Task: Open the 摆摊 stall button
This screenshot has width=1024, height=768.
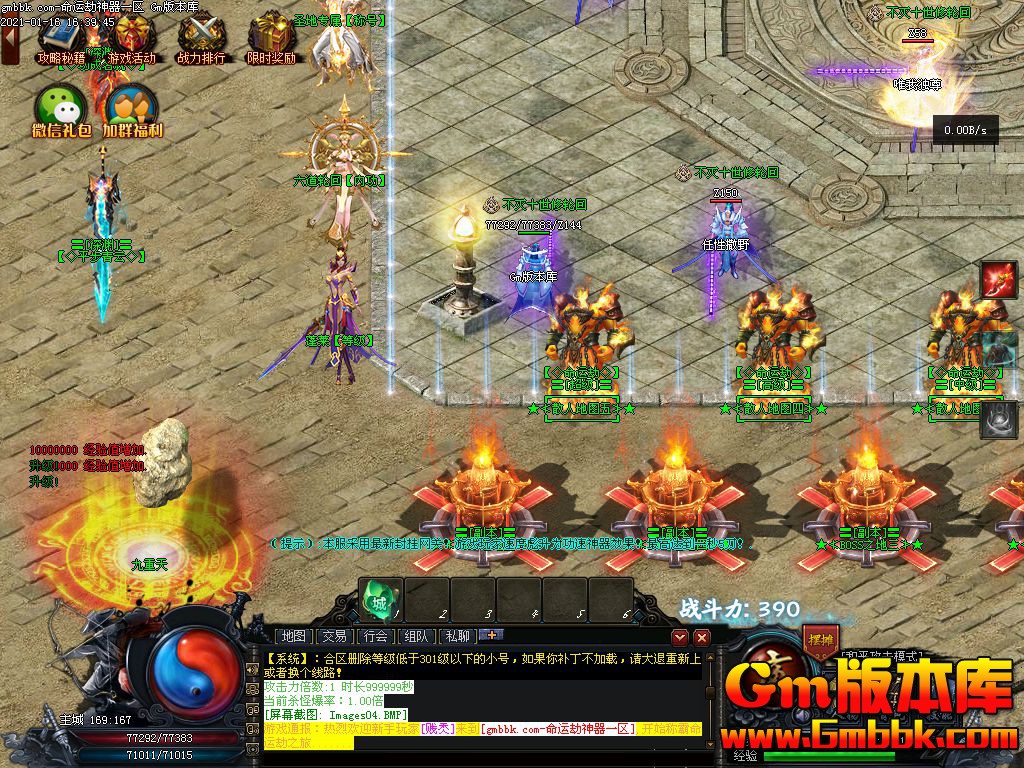Action: (x=819, y=637)
